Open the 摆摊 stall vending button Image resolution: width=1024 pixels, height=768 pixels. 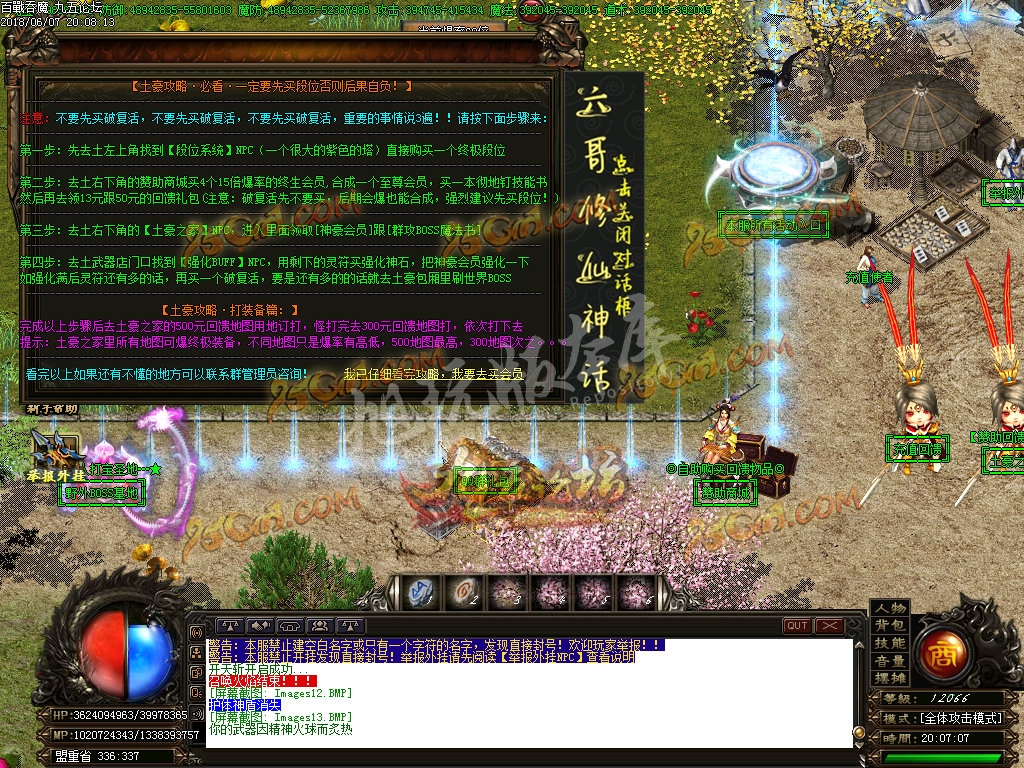(x=890, y=680)
